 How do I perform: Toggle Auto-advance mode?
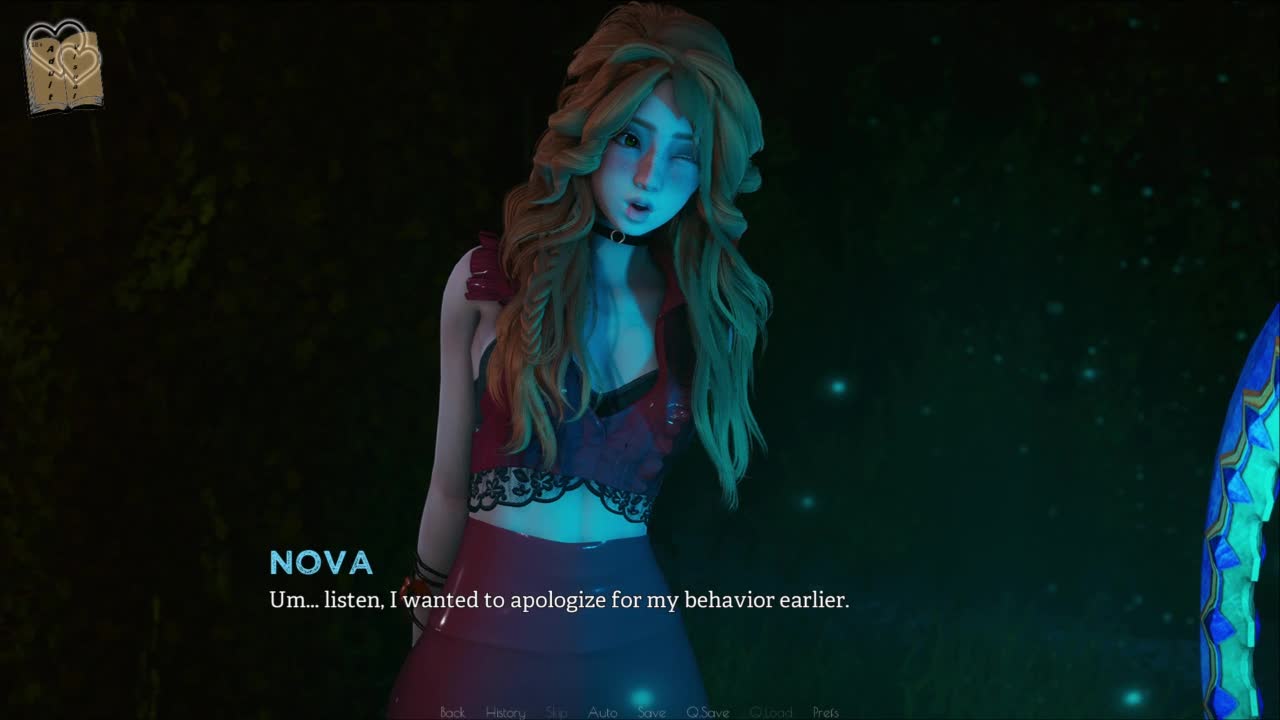click(602, 712)
